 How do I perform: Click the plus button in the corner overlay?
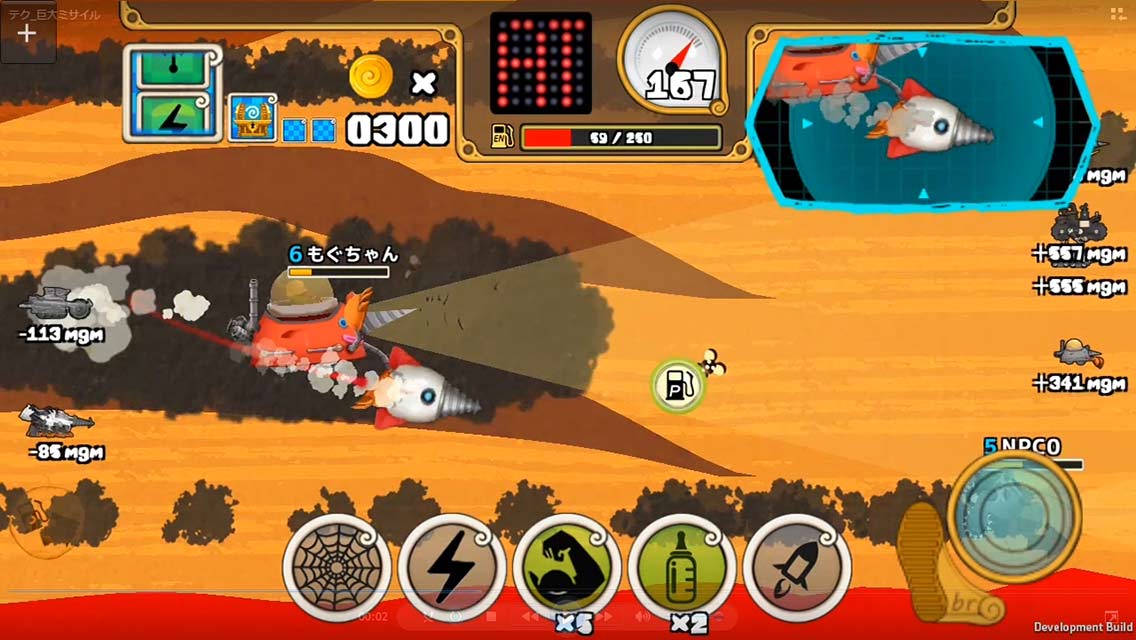tap(27, 32)
